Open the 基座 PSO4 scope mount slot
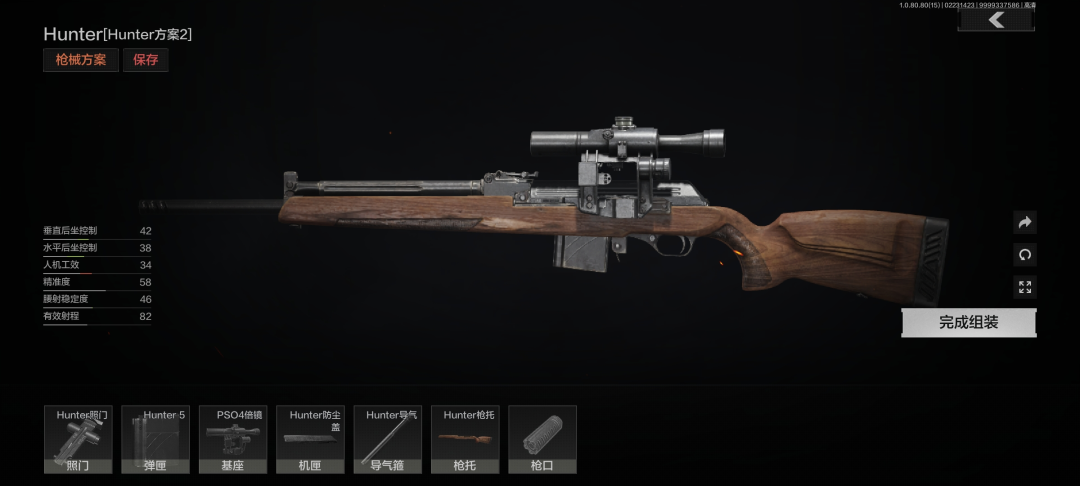The width and height of the screenshot is (1080, 486). pos(233,439)
